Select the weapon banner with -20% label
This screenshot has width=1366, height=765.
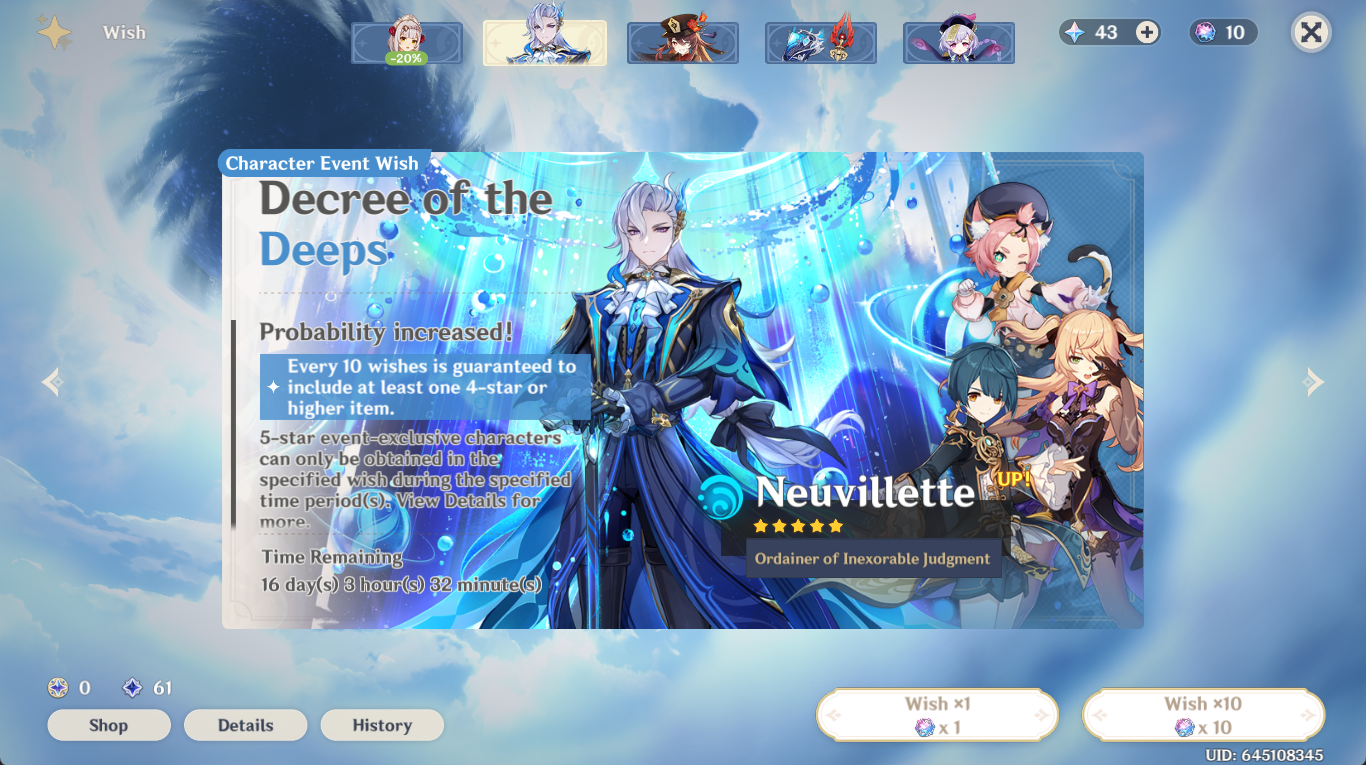tap(407, 43)
